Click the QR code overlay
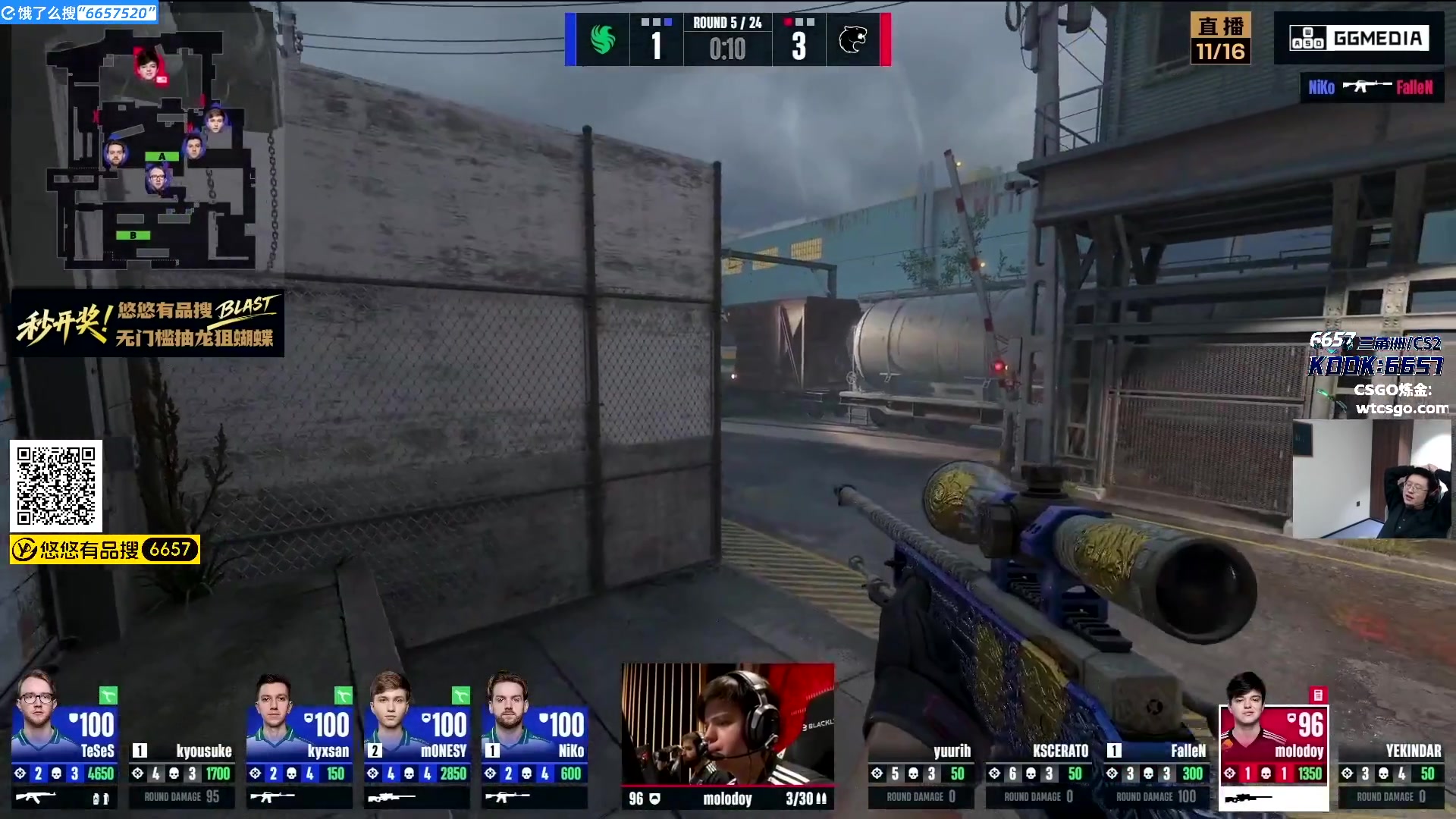This screenshot has width=1456, height=819. point(56,485)
